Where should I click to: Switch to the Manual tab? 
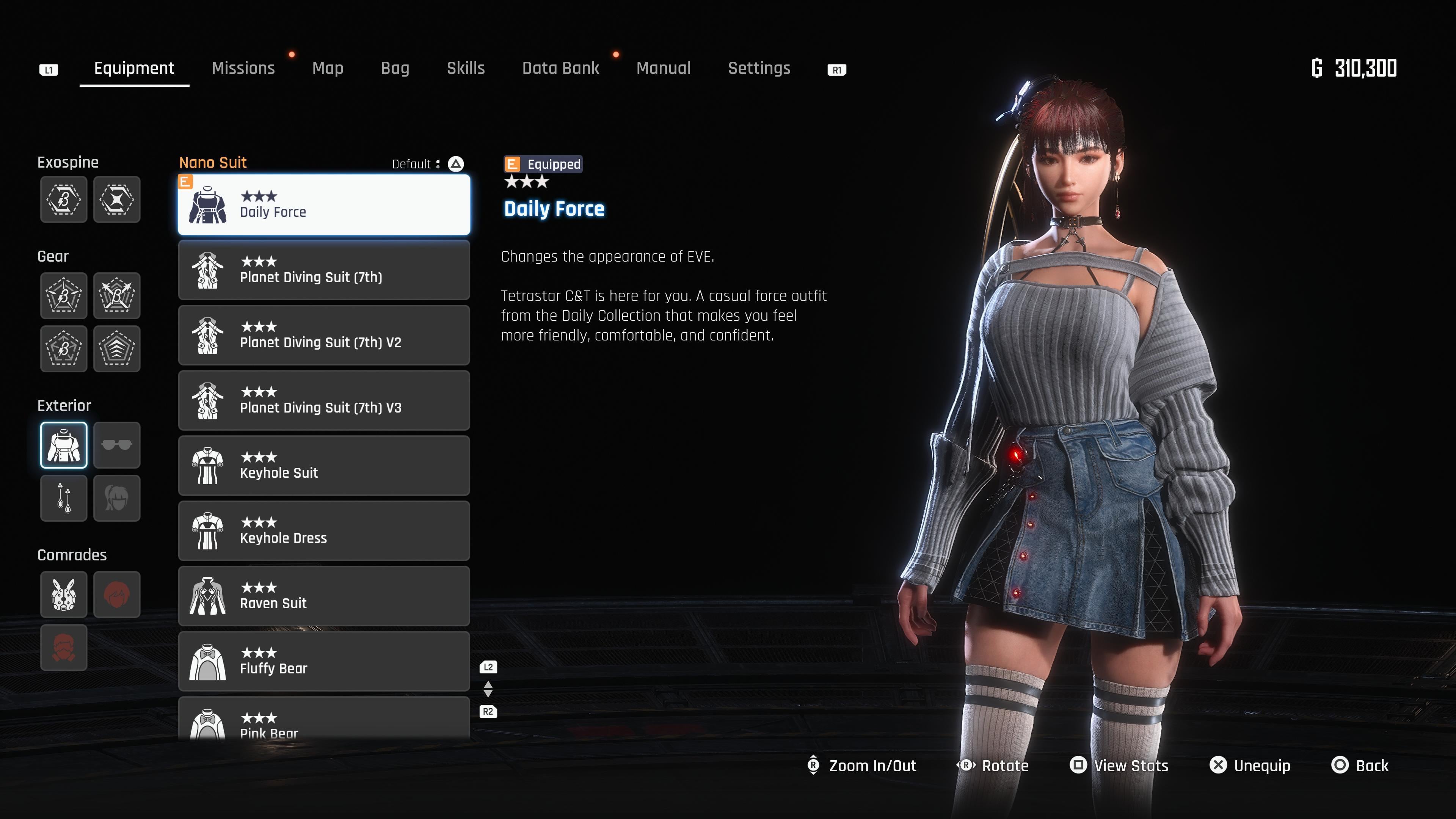point(664,68)
